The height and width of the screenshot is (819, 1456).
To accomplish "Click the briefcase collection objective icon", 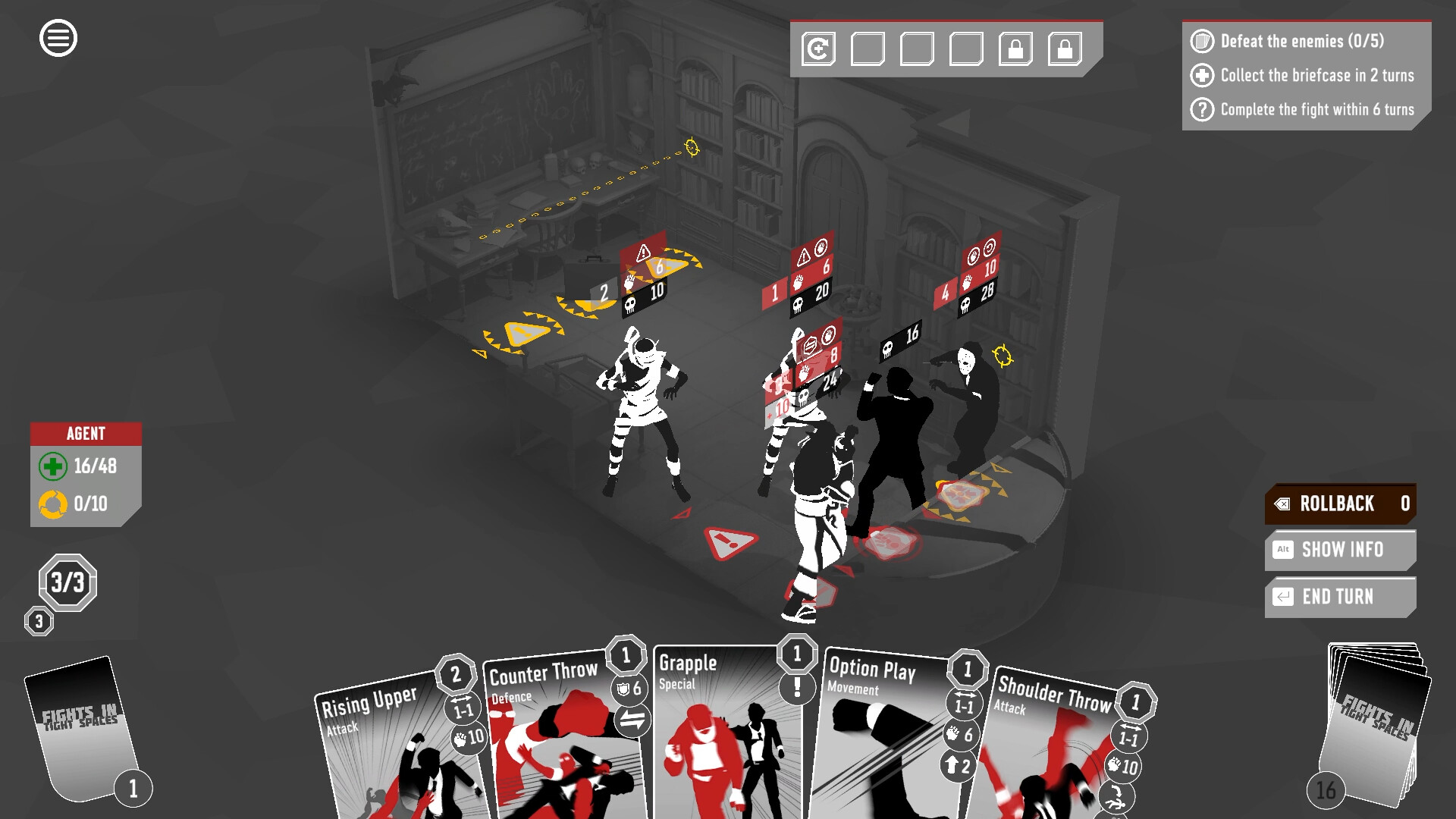I will pos(1204,77).
